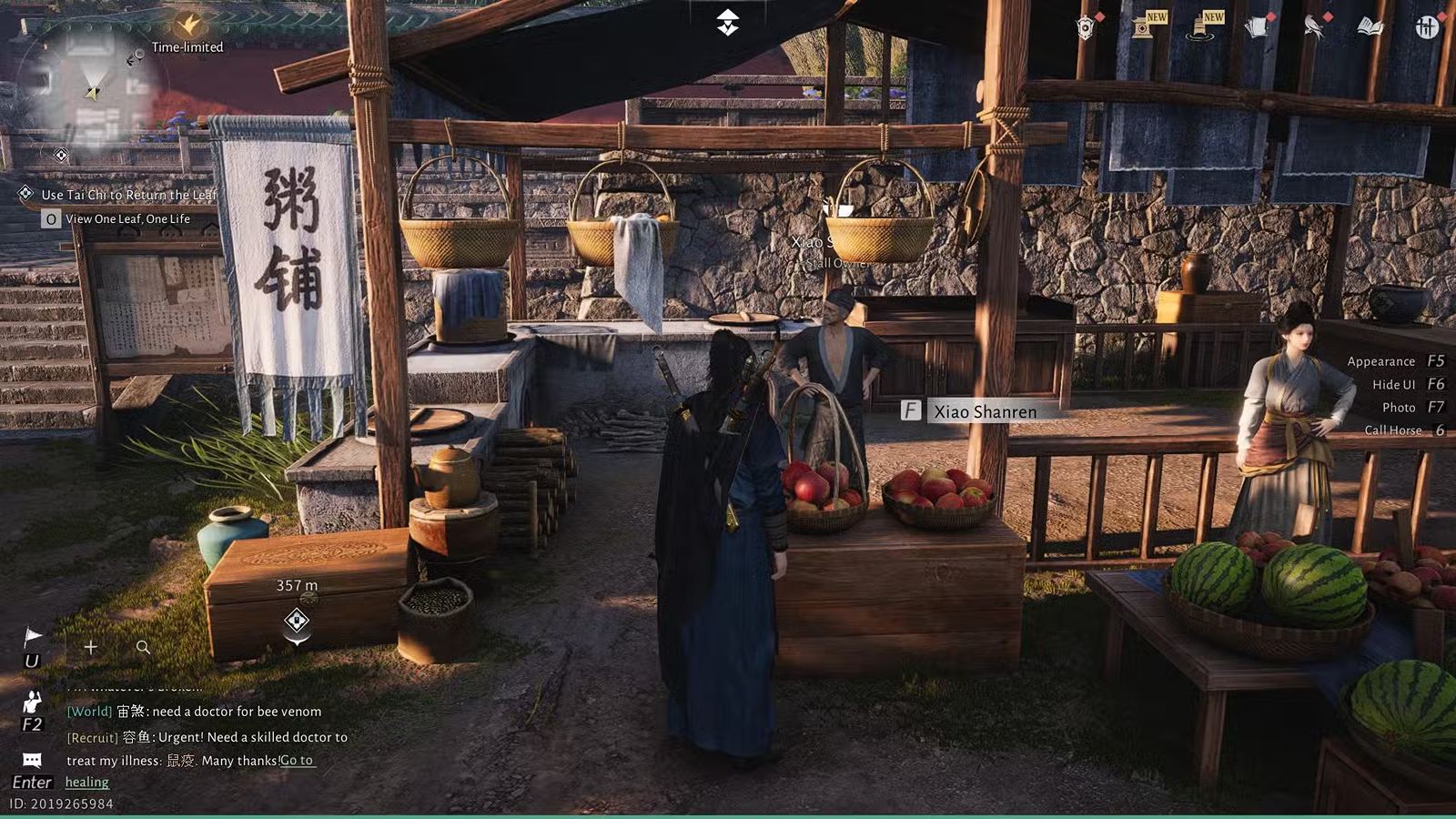Select the Appearance shortcut option

click(x=1380, y=361)
